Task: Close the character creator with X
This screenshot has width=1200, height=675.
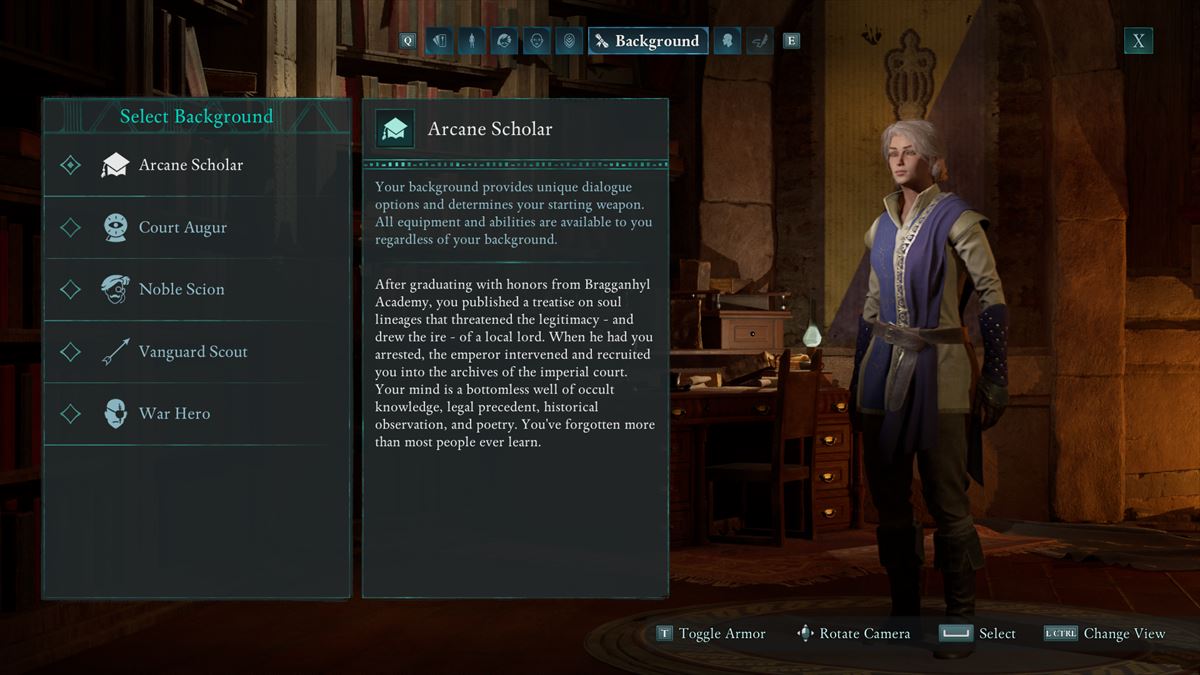Action: pyautogui.click(x=1138, y=40)
